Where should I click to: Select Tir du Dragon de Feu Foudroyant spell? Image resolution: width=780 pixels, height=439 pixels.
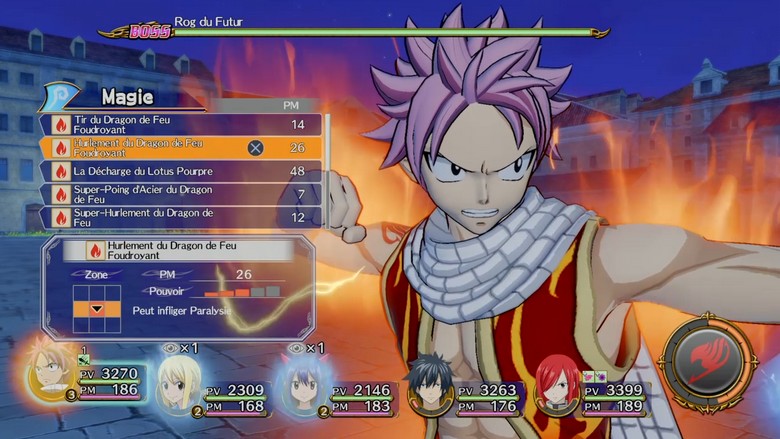pos(180,125)
